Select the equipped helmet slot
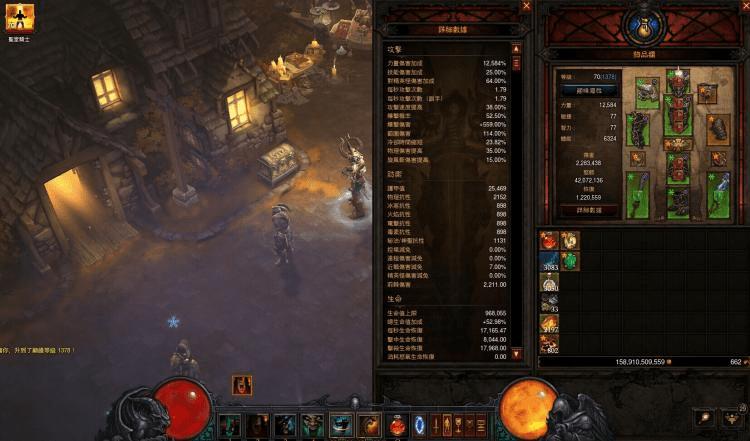Viewport: 750px width, 441px height. pyautogui.click(x=675, y=83)
